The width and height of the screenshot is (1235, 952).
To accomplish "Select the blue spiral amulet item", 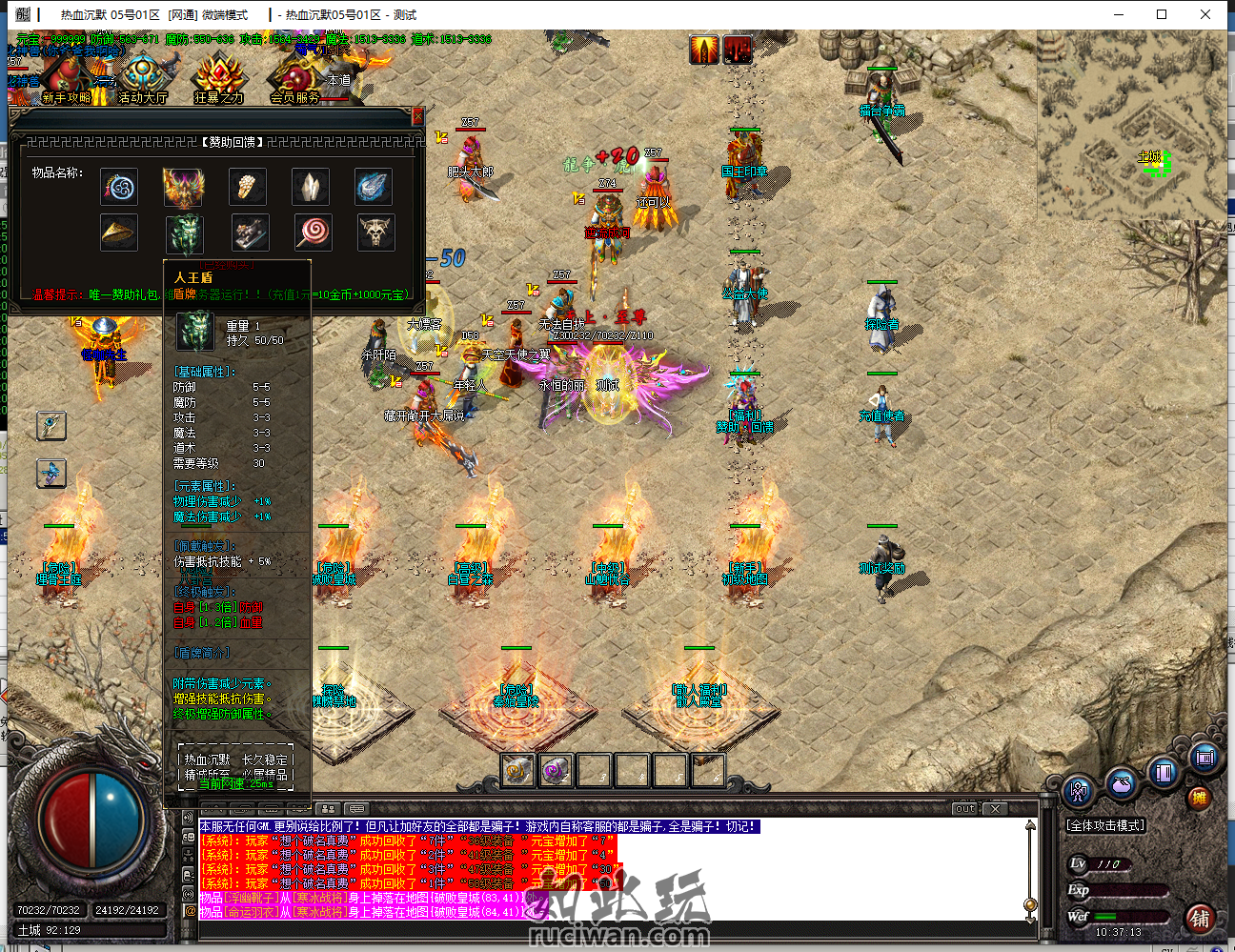I will 120,187.
